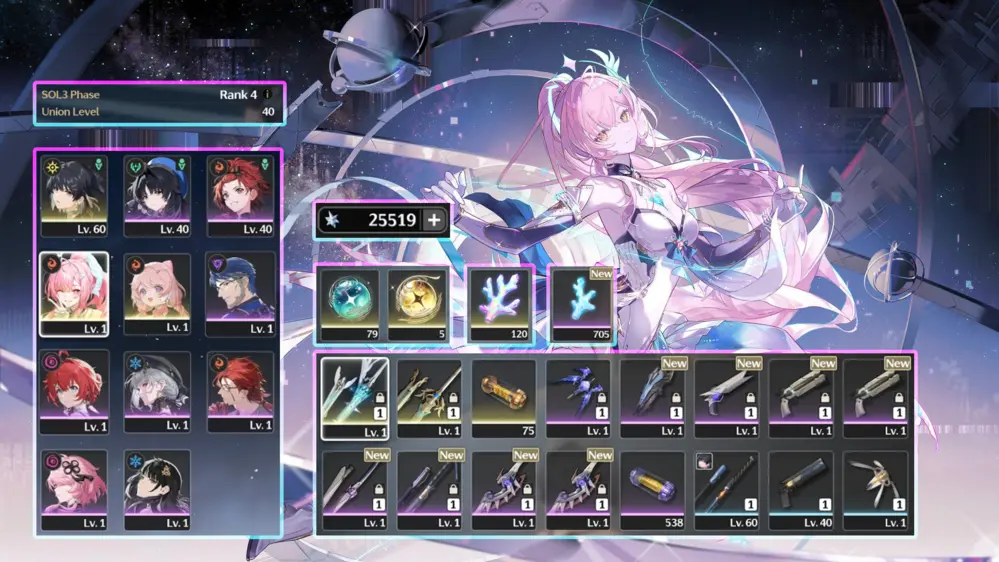Choose the Lv. 40 character with blue beret
The height and width of the screenshot is (562, 999).
coord(157,196)
